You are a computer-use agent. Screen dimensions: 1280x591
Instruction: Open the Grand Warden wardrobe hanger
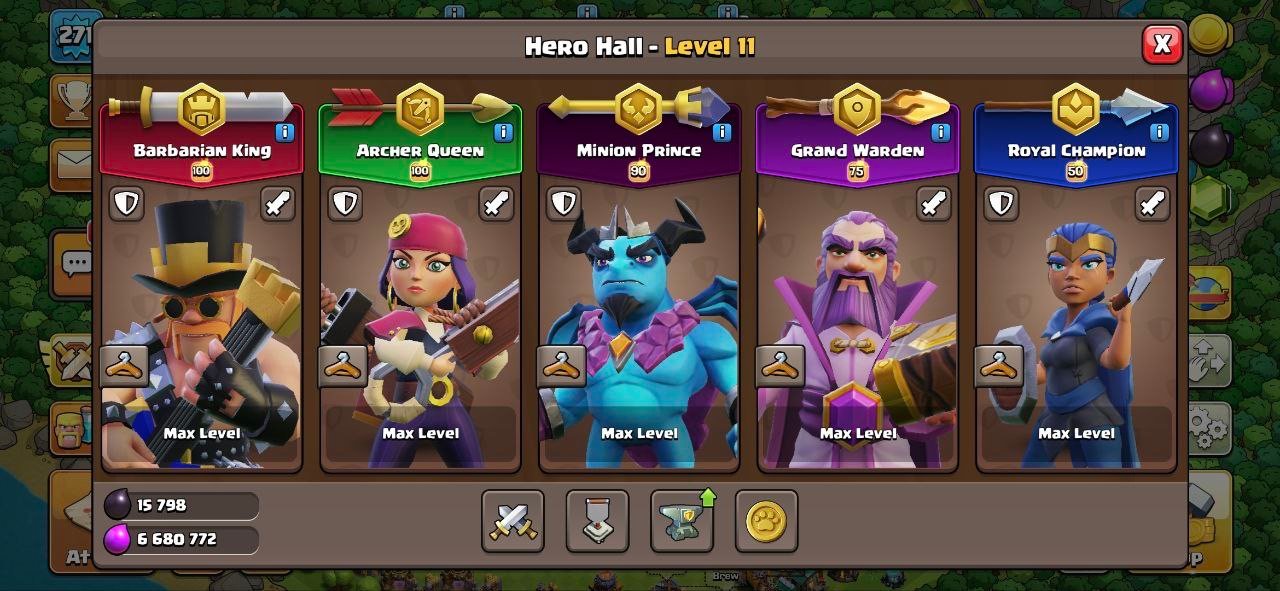(x=780, y=366)
